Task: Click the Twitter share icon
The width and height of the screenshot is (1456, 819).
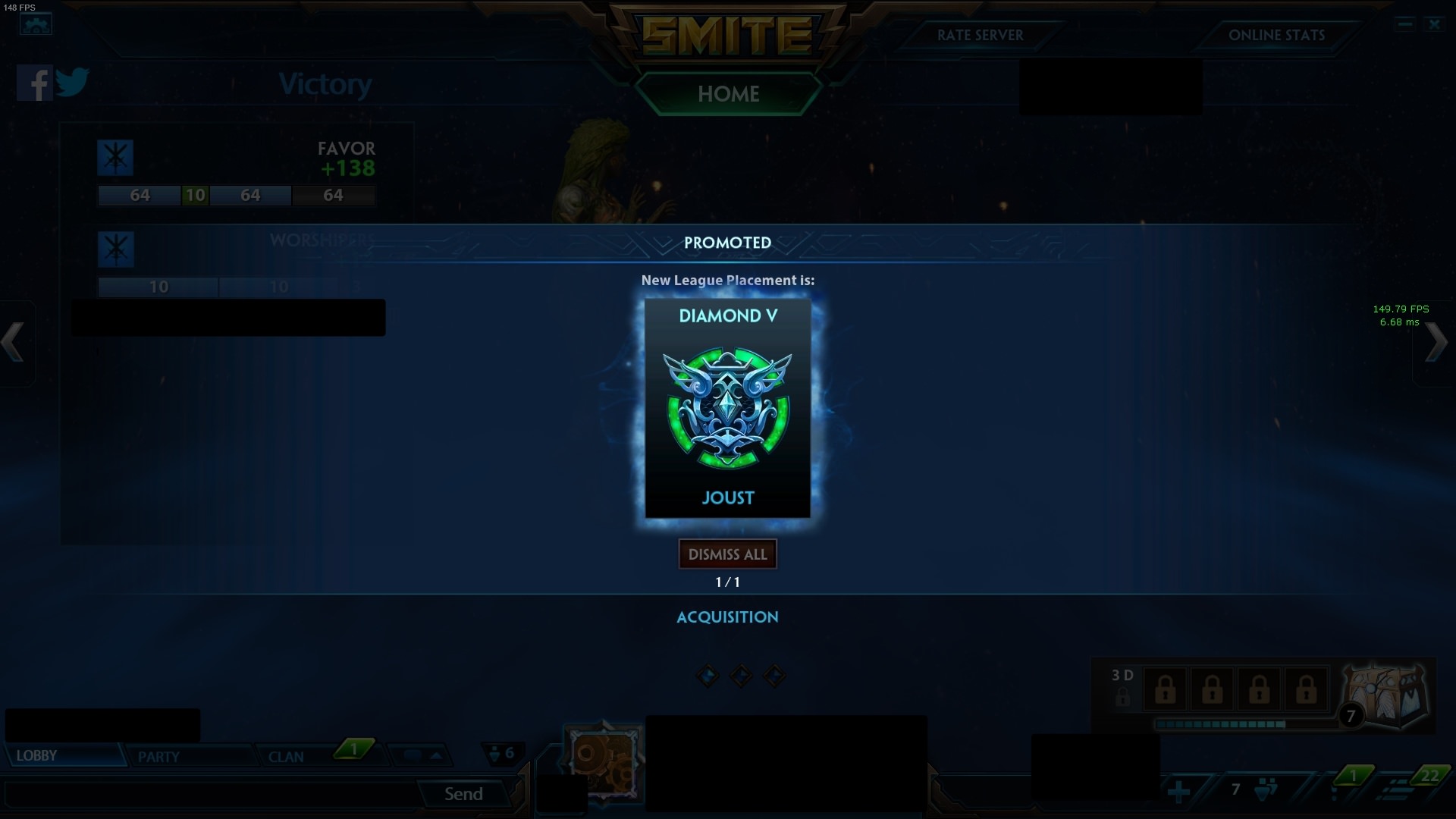Action: pos(74,83)
